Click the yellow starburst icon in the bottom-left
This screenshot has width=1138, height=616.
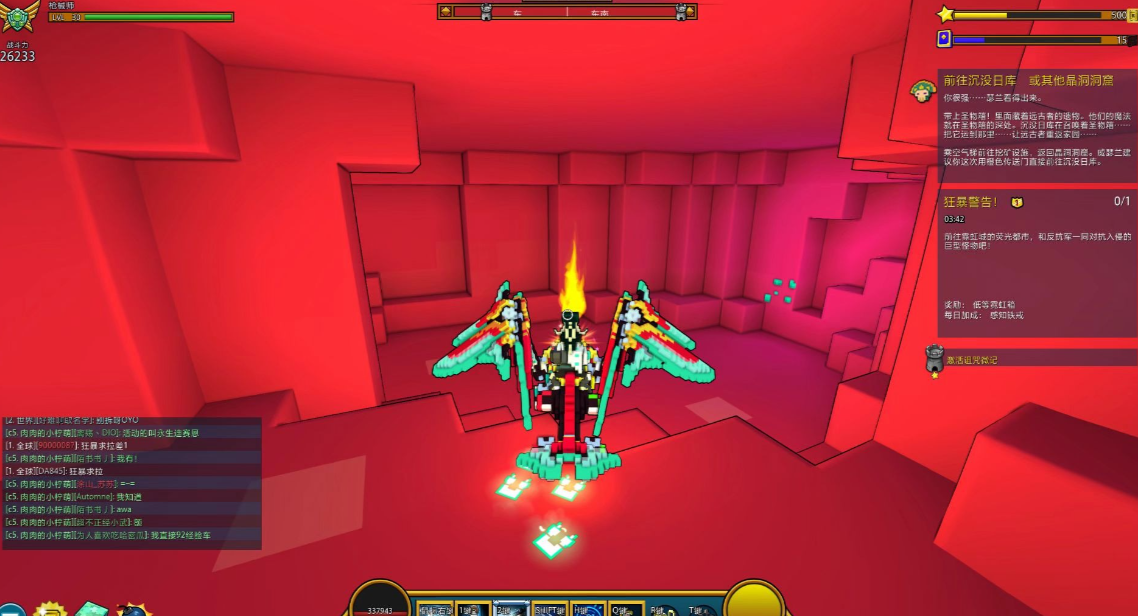pyautogui.click(x=49, y=609)
